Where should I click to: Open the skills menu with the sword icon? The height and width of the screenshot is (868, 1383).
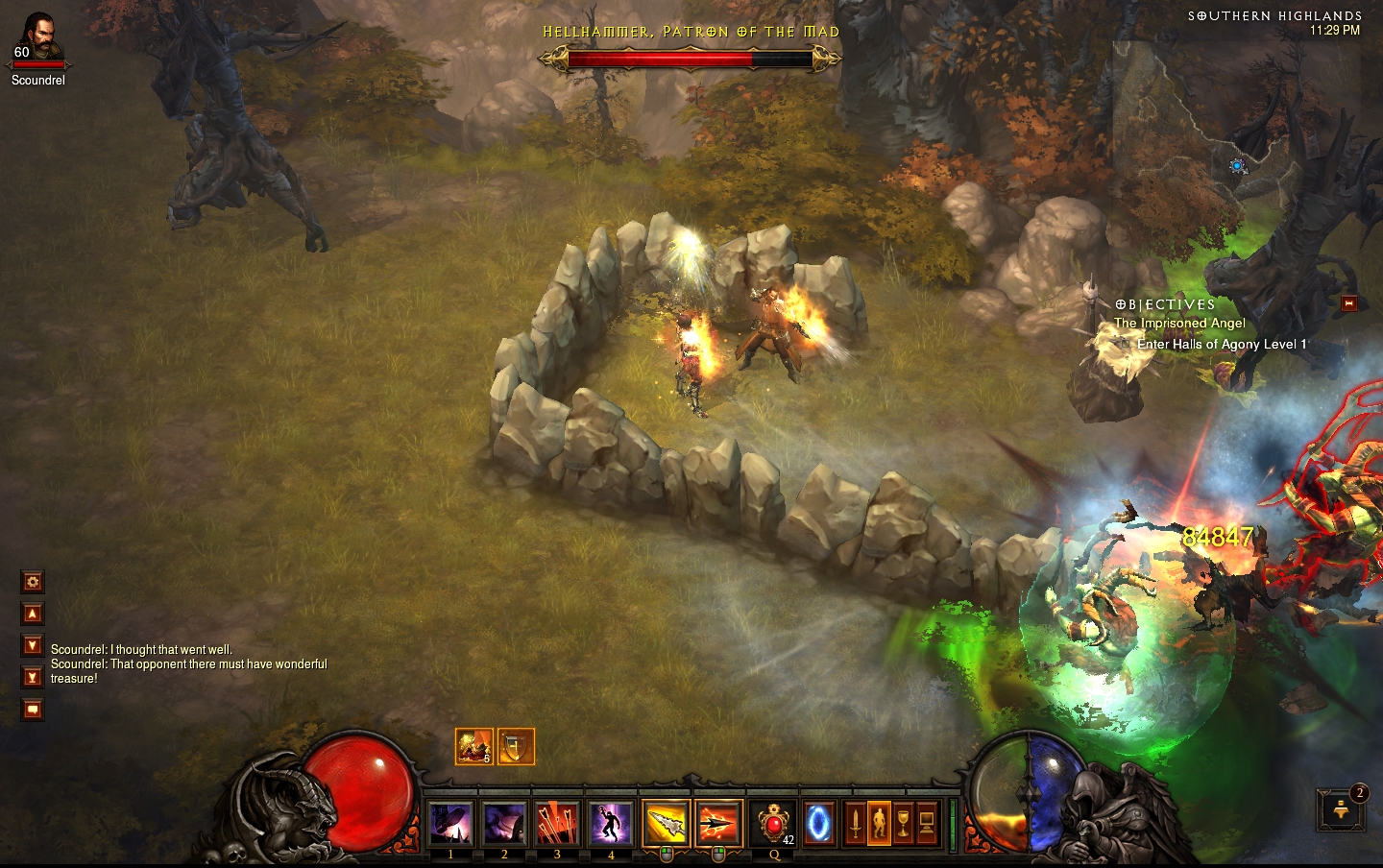[x=855, y=823]
